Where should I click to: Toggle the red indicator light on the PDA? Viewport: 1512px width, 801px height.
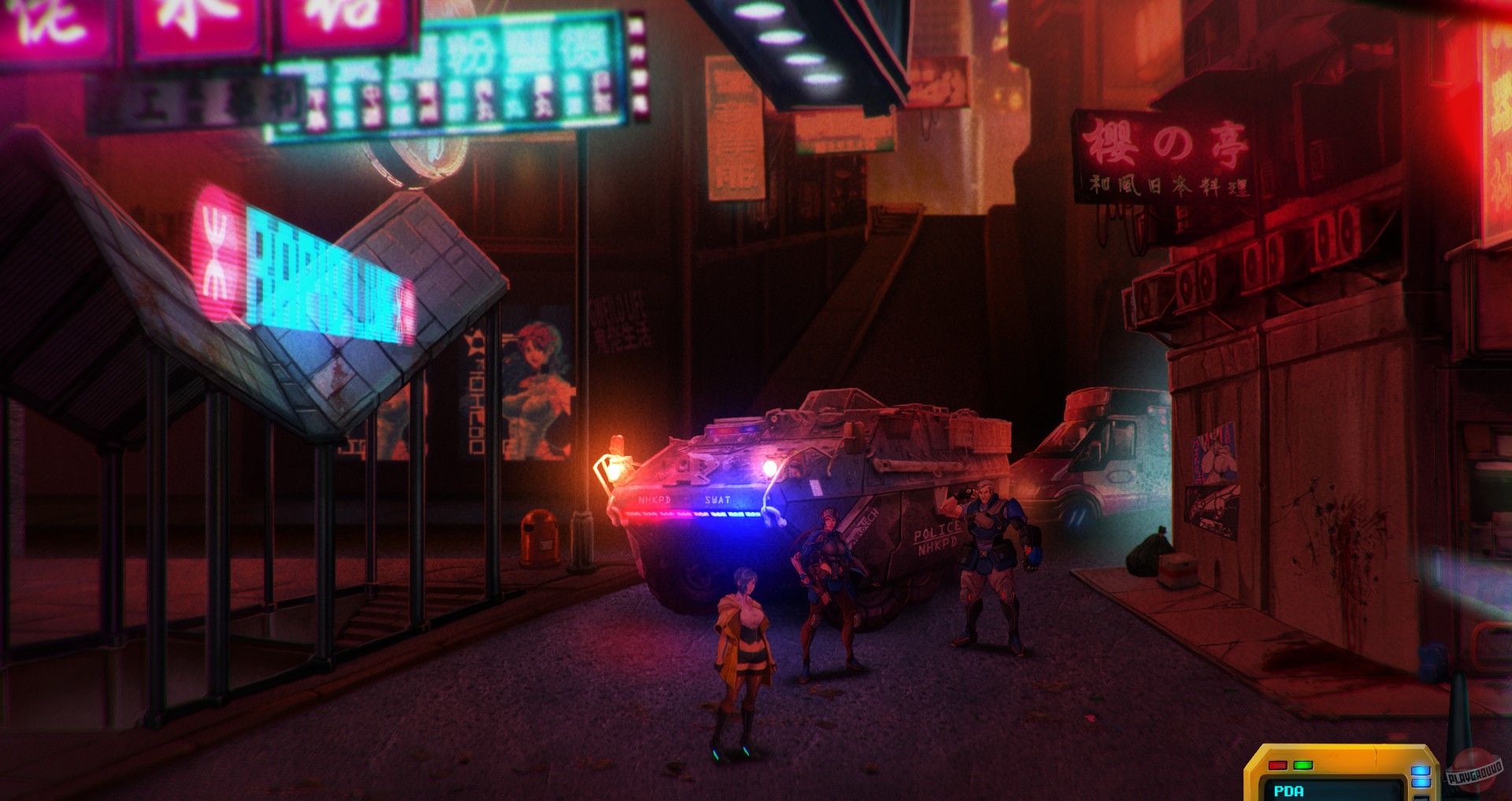coord(1277,766)
